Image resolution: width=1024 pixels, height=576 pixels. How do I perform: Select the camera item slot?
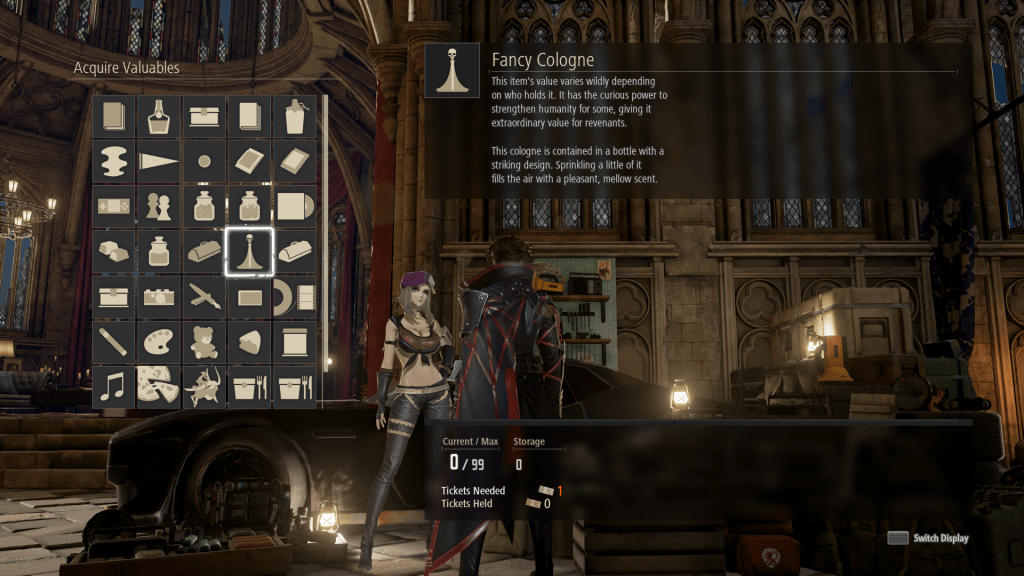pos(158,296)
